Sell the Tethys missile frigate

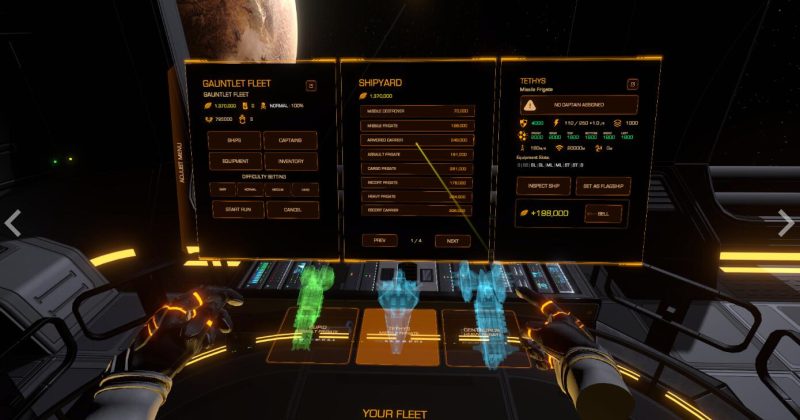603,213
